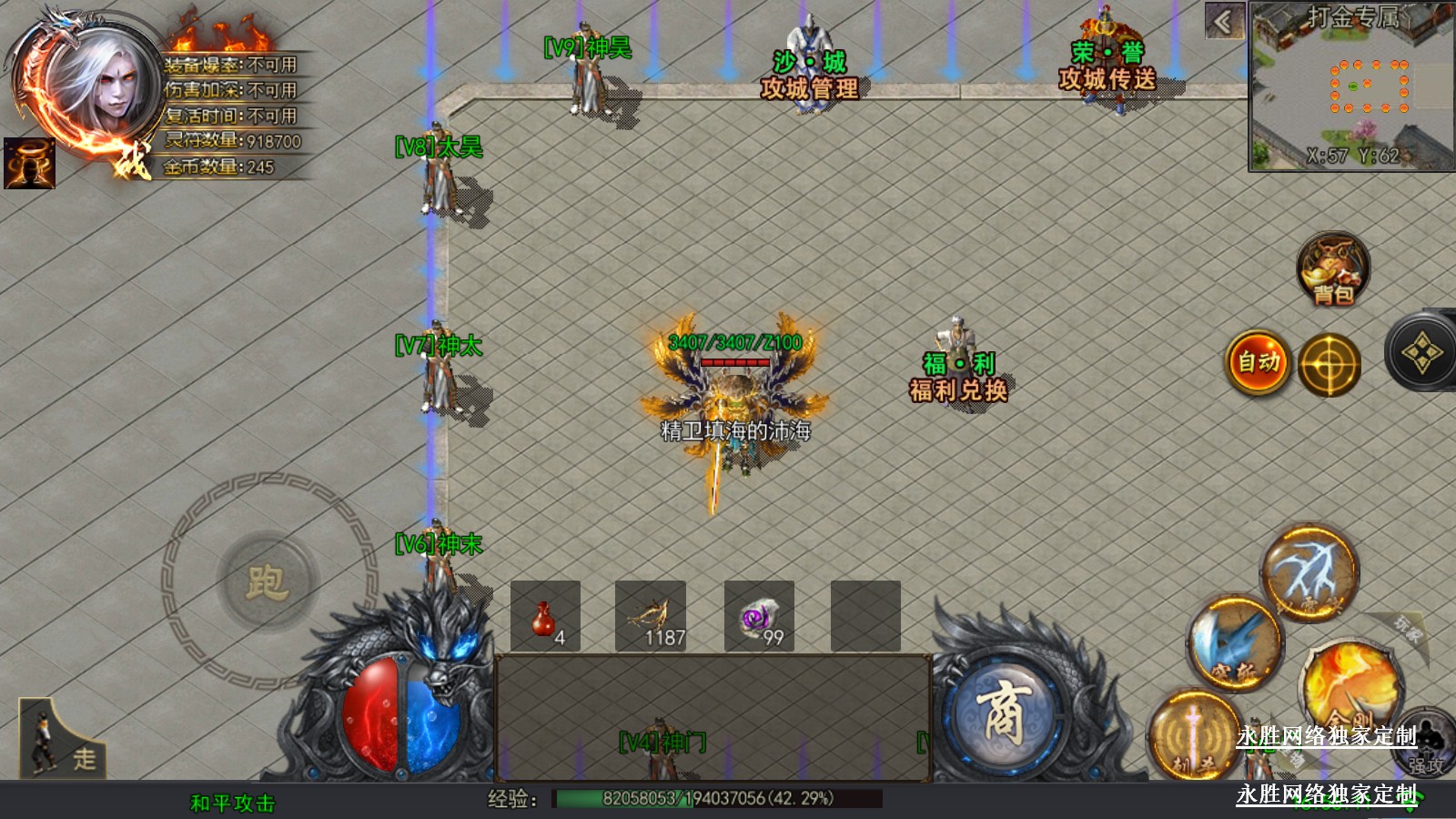Select the hotbar item with count 1187
1456x819 pixels.
(x=651, y=617)
